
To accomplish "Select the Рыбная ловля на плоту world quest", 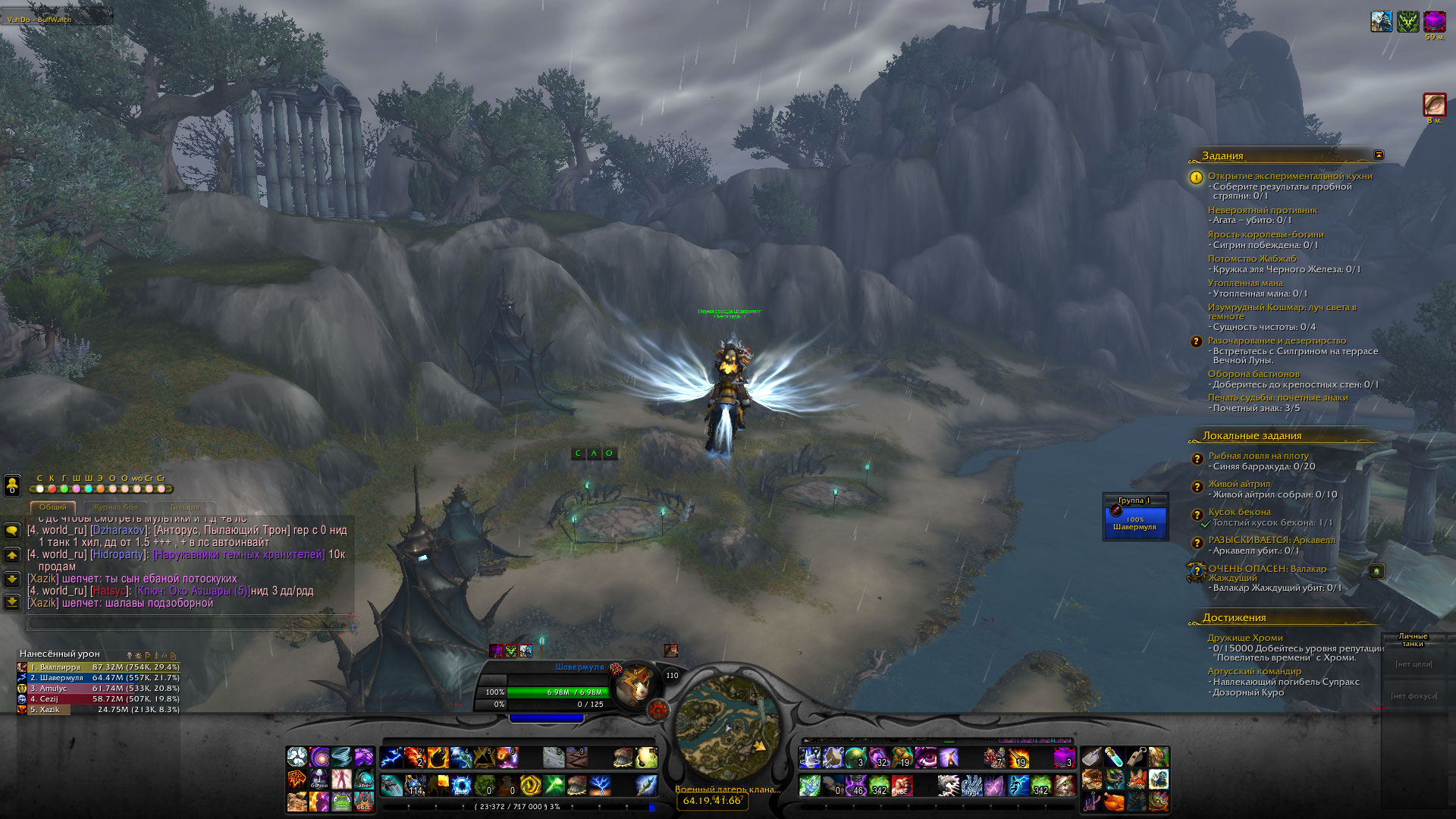I will (1258, 456).
